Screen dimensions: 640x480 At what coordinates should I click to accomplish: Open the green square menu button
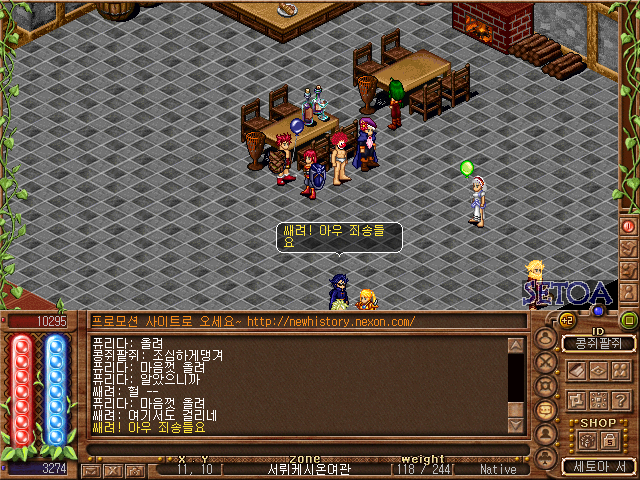[x=628, y=320]
